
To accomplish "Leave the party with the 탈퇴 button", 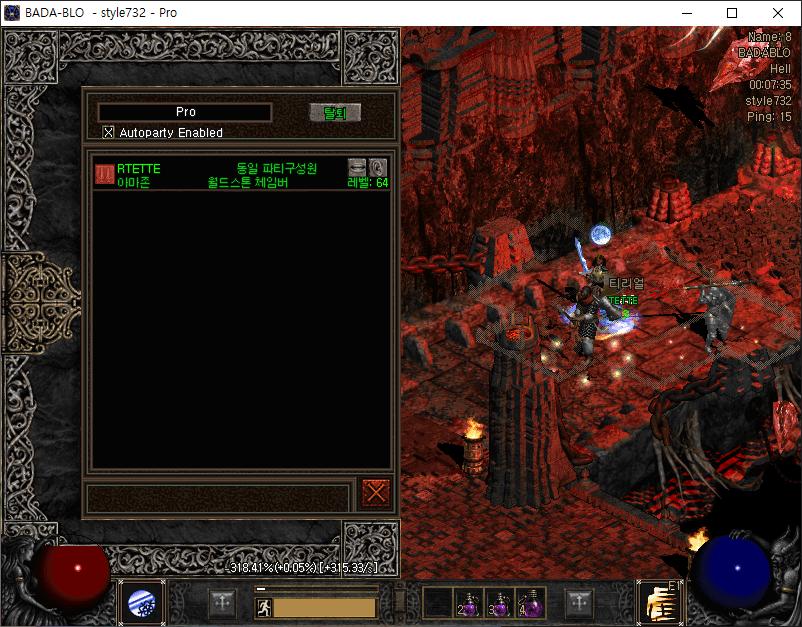I will (x=334, y=113).
